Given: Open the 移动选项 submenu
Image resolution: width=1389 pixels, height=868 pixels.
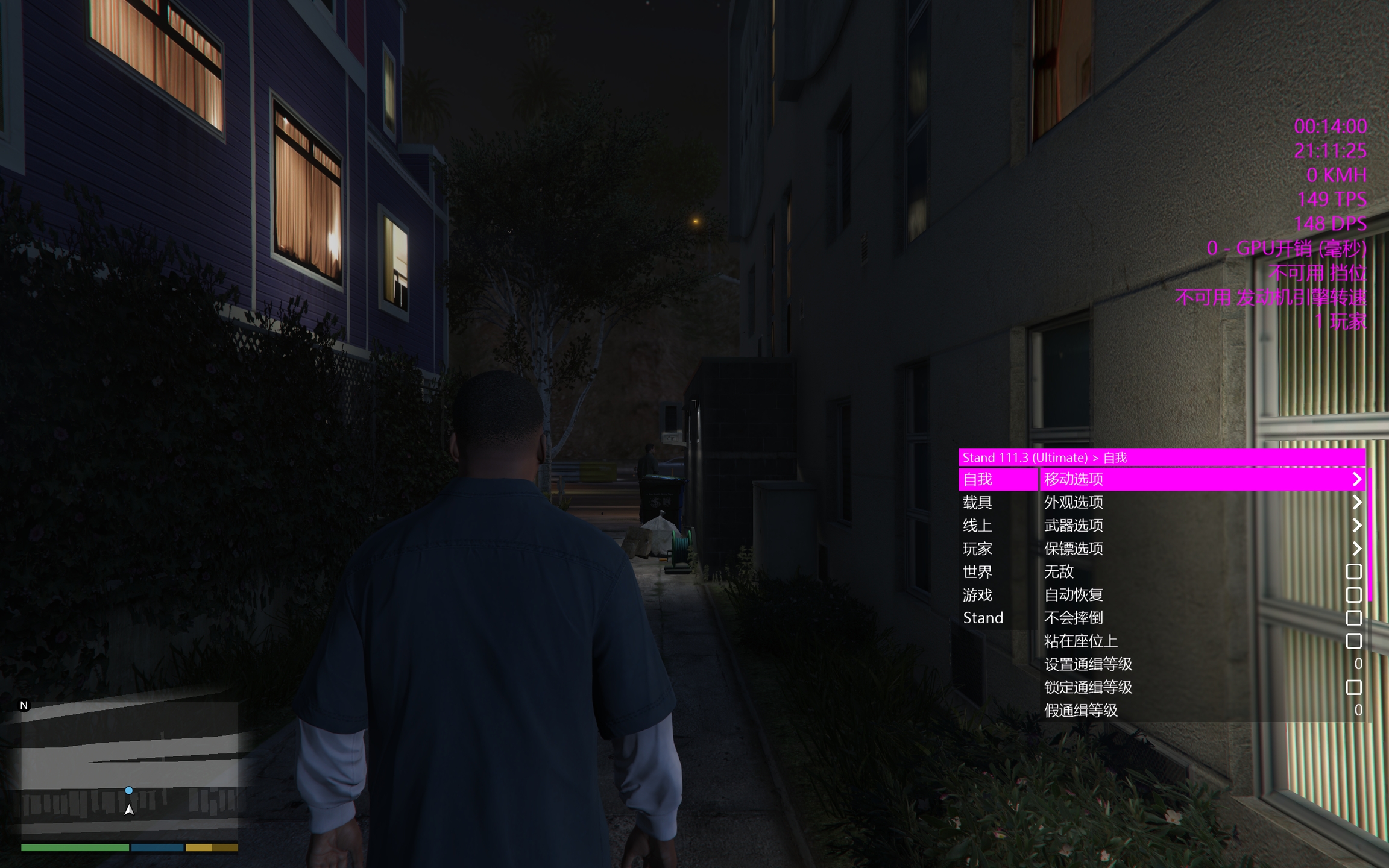Looking at the screenshot, I should pos(1200,479).
